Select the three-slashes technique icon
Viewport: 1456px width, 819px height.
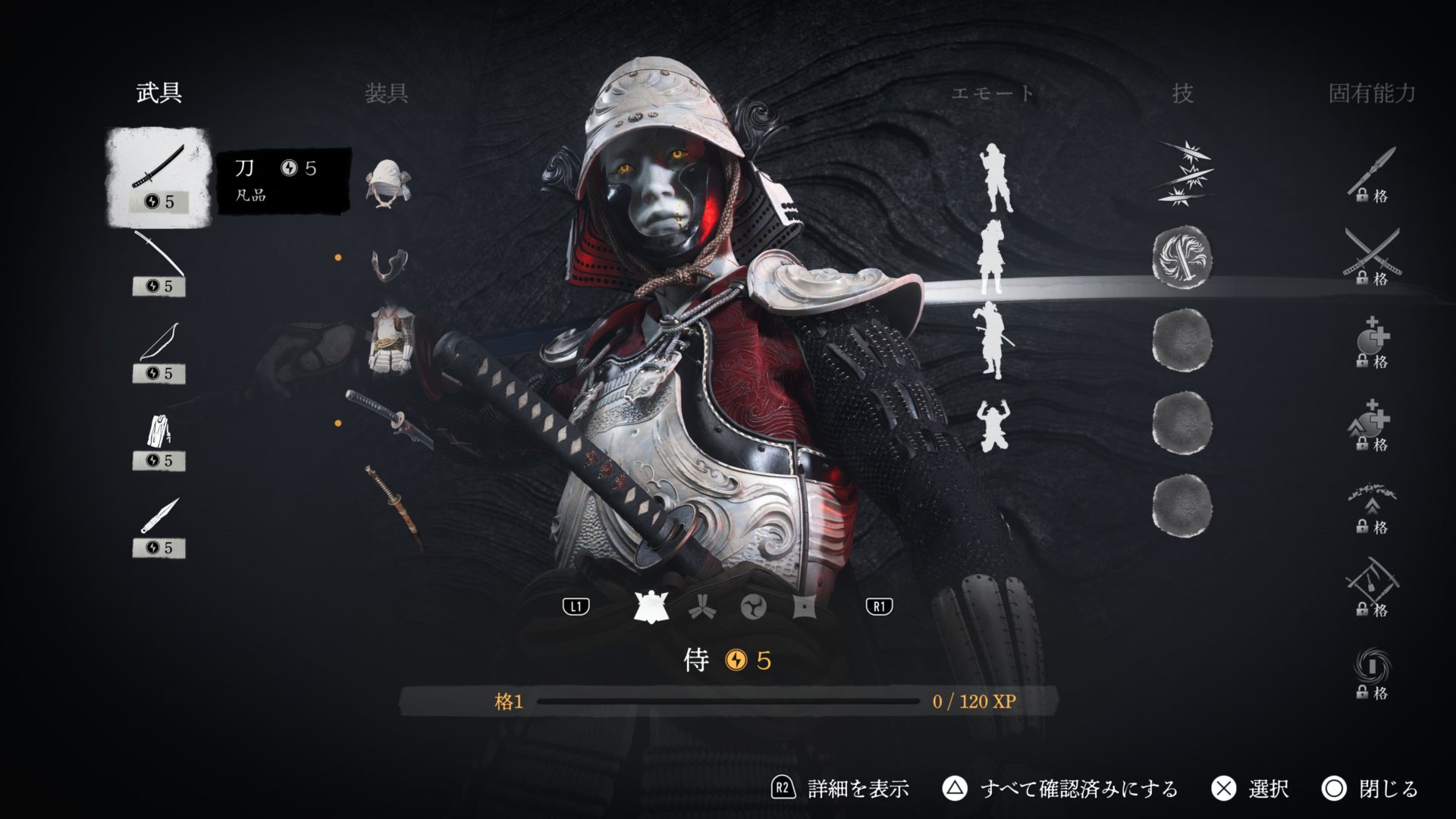pyautogui.click(x=1181, y=174)
